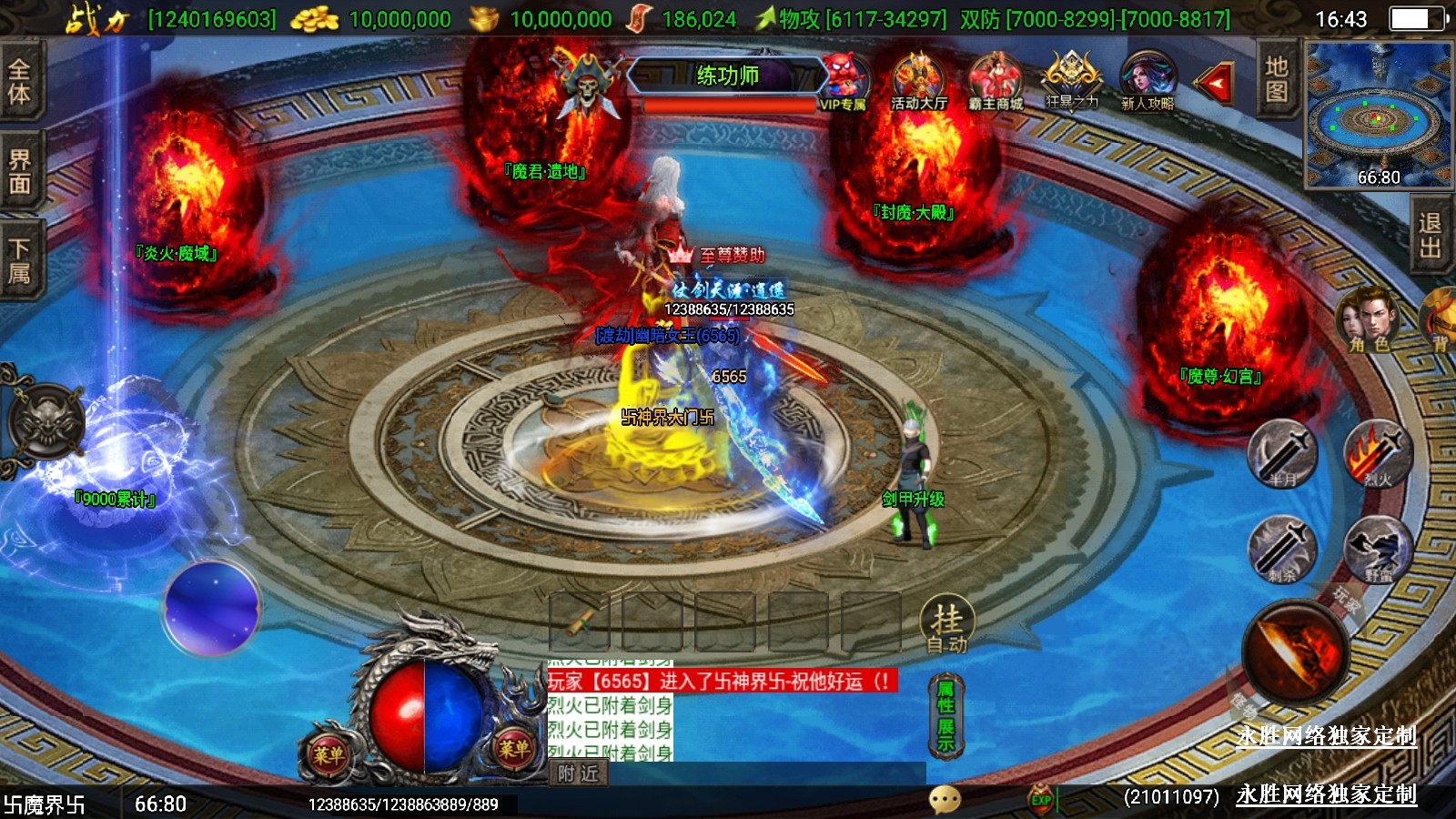1456x819 pixels.
Task: Select the 界面 side tab
Action: point(19,172)
